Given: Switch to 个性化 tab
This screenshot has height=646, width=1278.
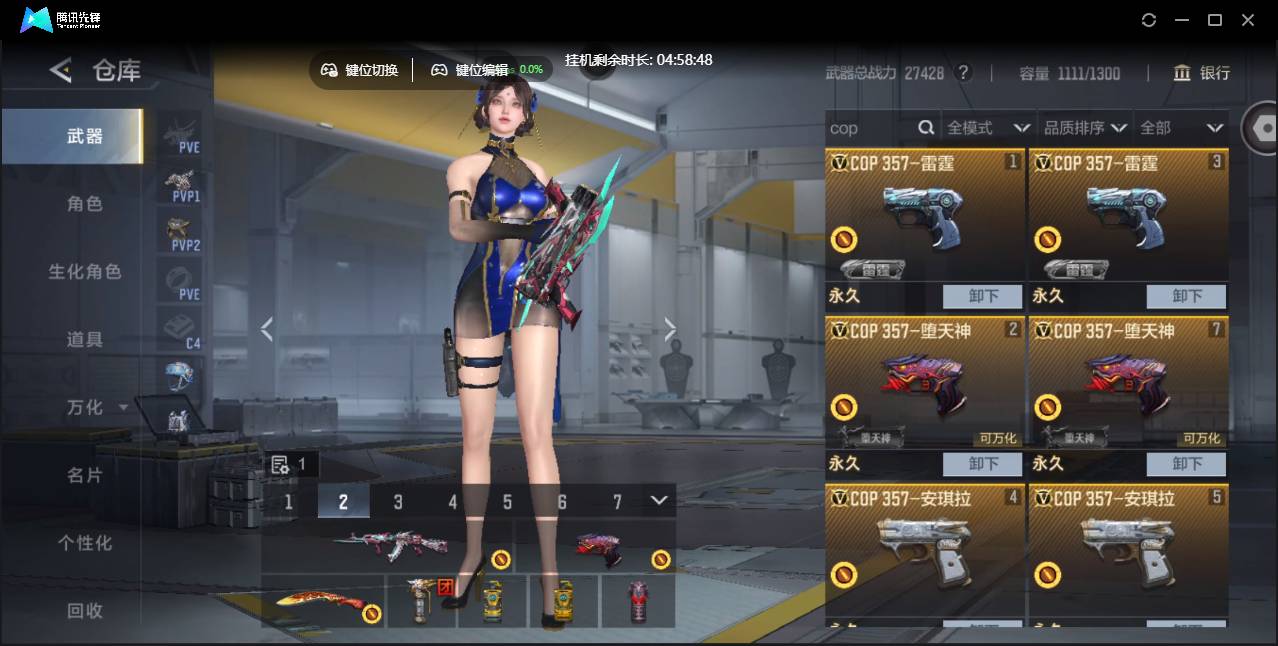Looking at the screenshot, I should coord(85,543).
